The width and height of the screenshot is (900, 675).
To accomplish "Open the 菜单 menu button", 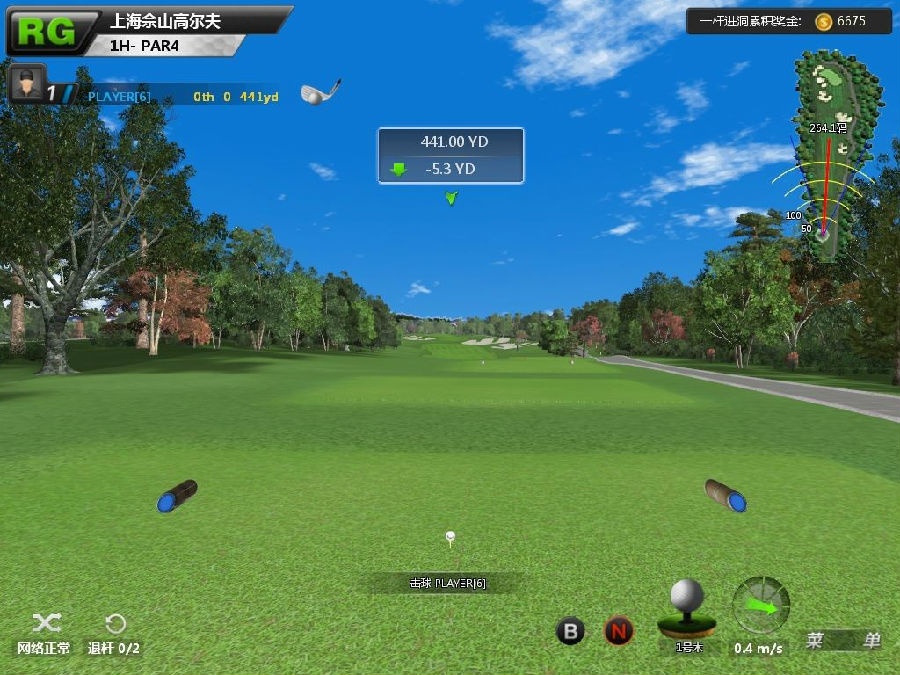I will [844, 641].
